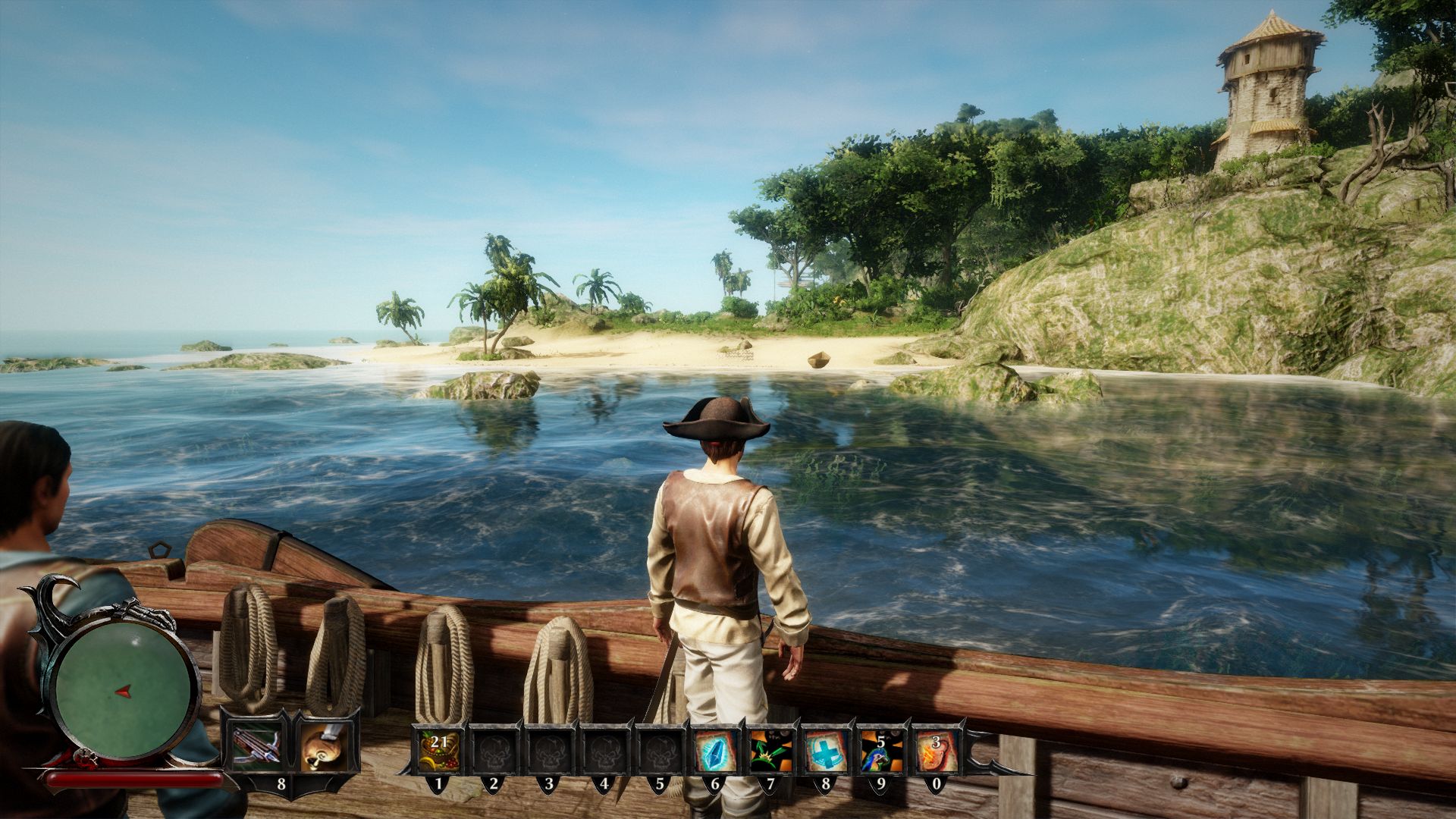Use the fire scroll in slot 0
Screen dimensions: 1456x819
pos(934,748)
